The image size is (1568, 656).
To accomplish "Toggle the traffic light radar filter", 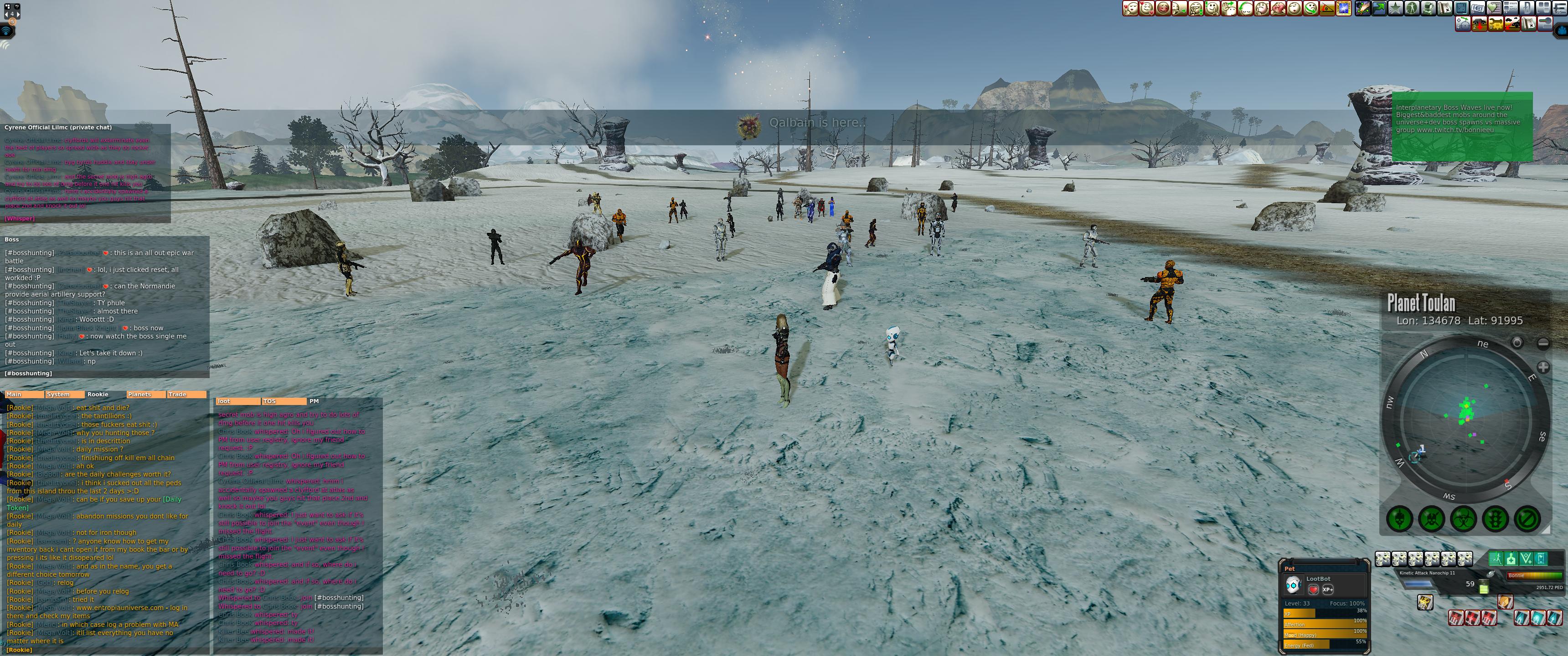I will 1495,519.
